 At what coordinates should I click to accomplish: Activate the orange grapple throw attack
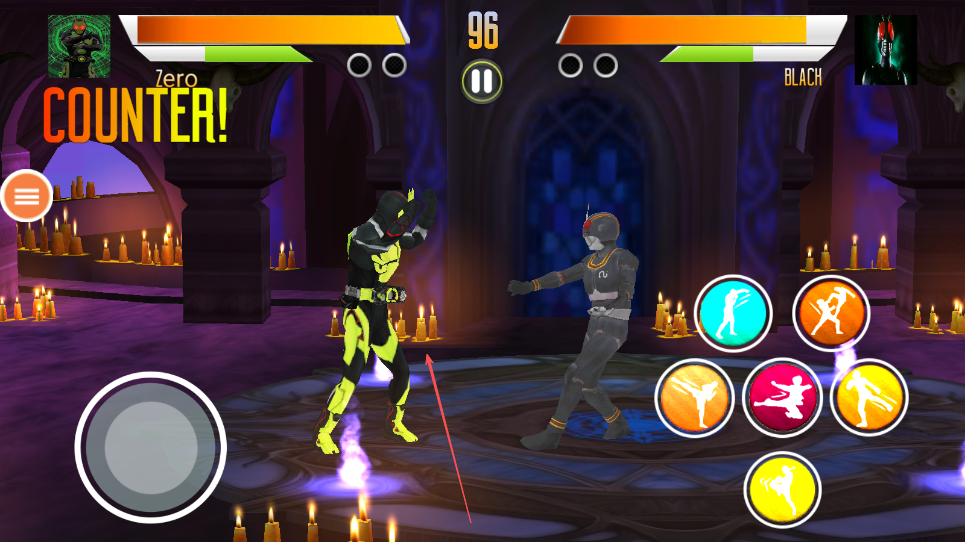pyautogui.click(x=831, y=313)
